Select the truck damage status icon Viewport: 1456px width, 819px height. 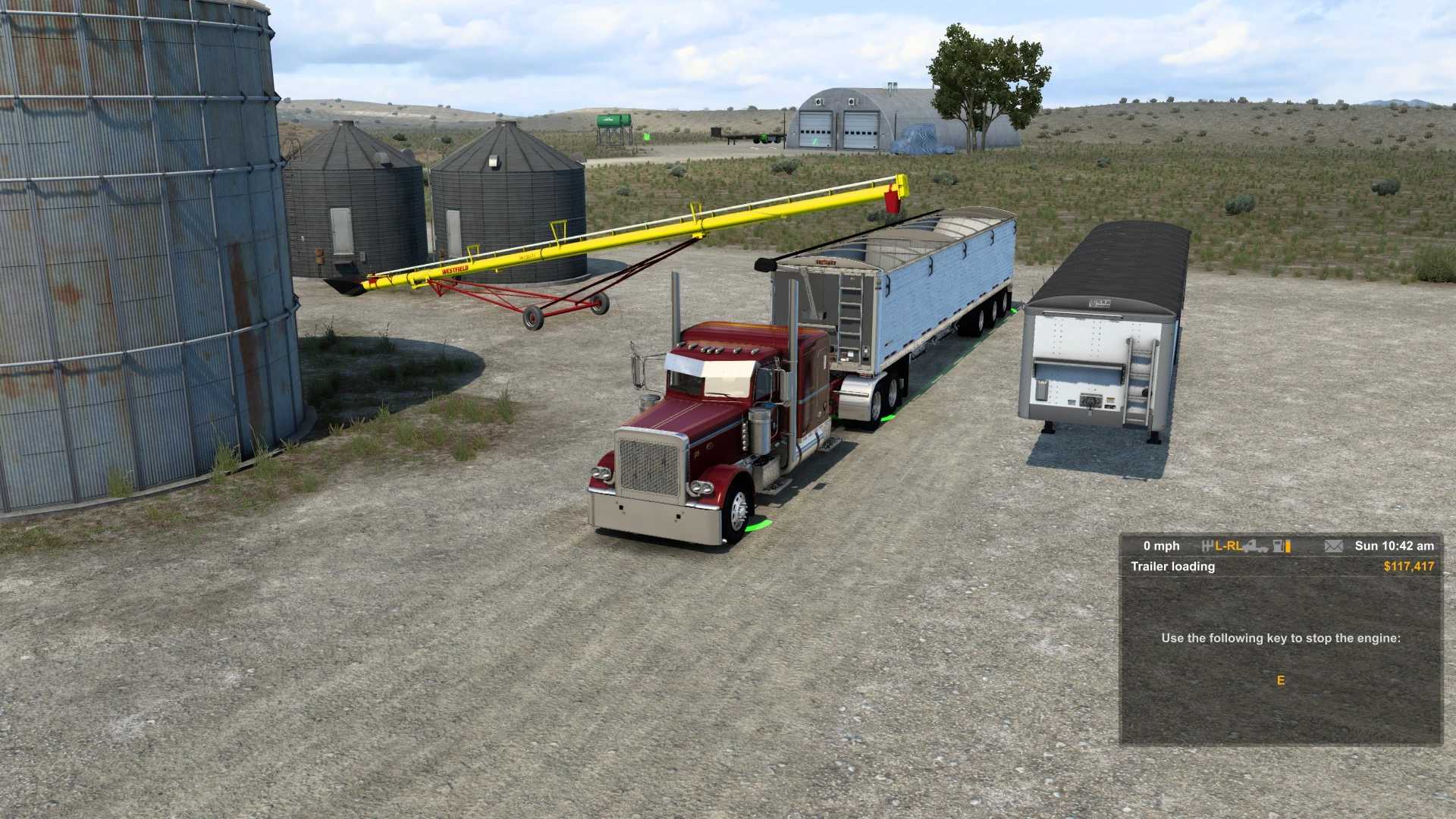(x=1256, y=546)
